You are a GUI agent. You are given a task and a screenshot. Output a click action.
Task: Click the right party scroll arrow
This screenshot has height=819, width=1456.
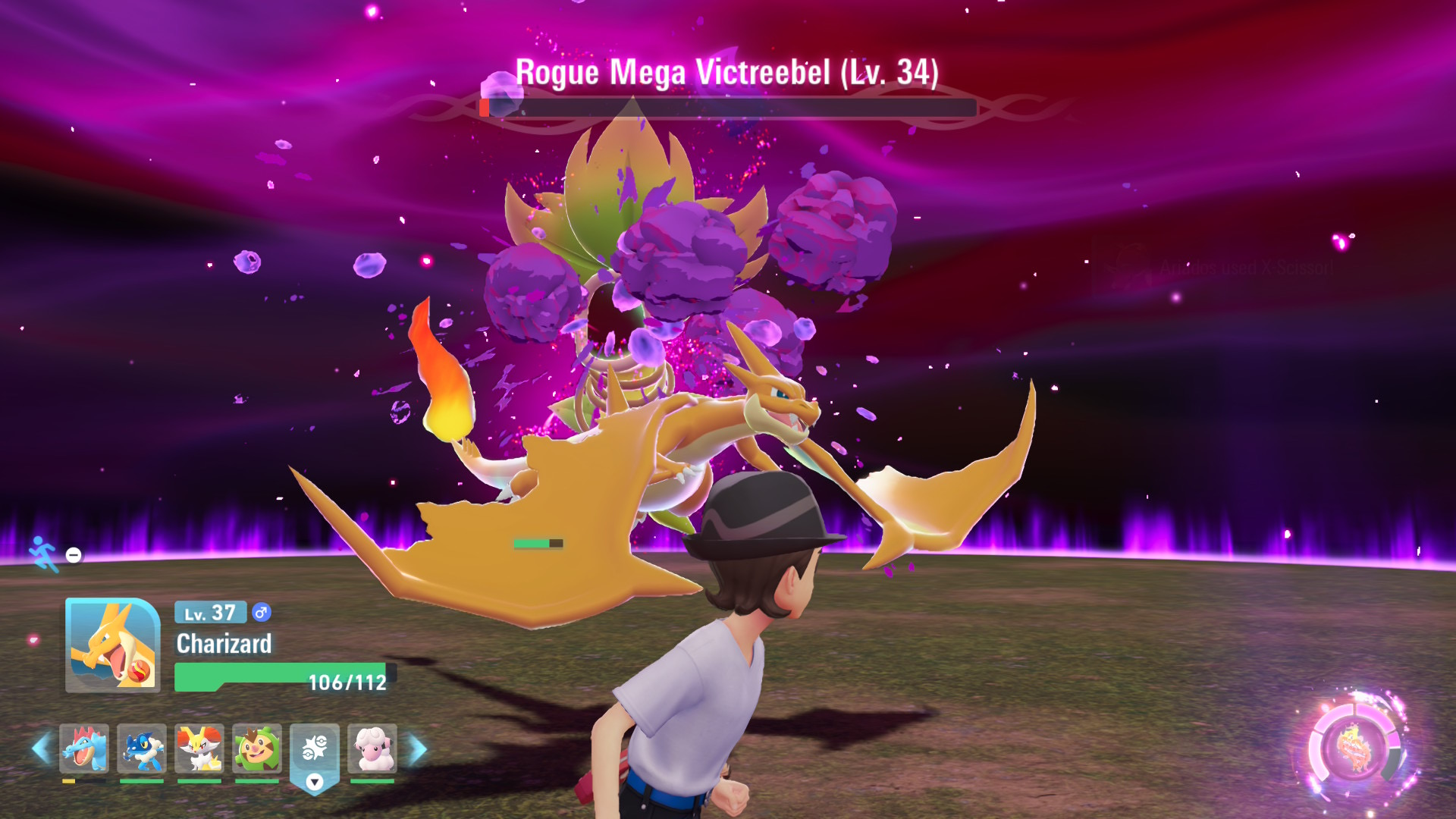418,748
